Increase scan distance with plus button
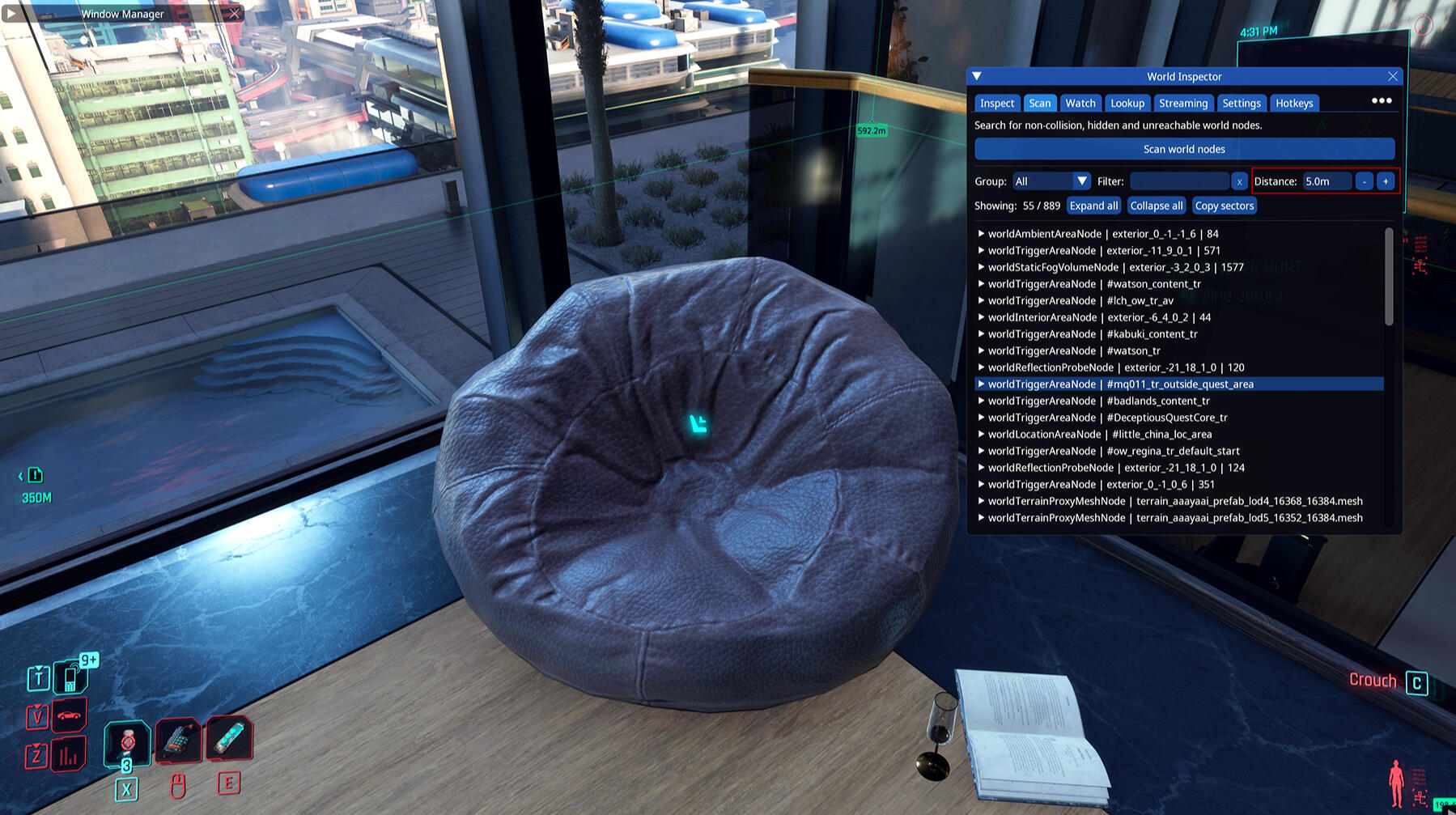Image resolution: width=1456 pixels, height=815 pixels. (1386, 181)
